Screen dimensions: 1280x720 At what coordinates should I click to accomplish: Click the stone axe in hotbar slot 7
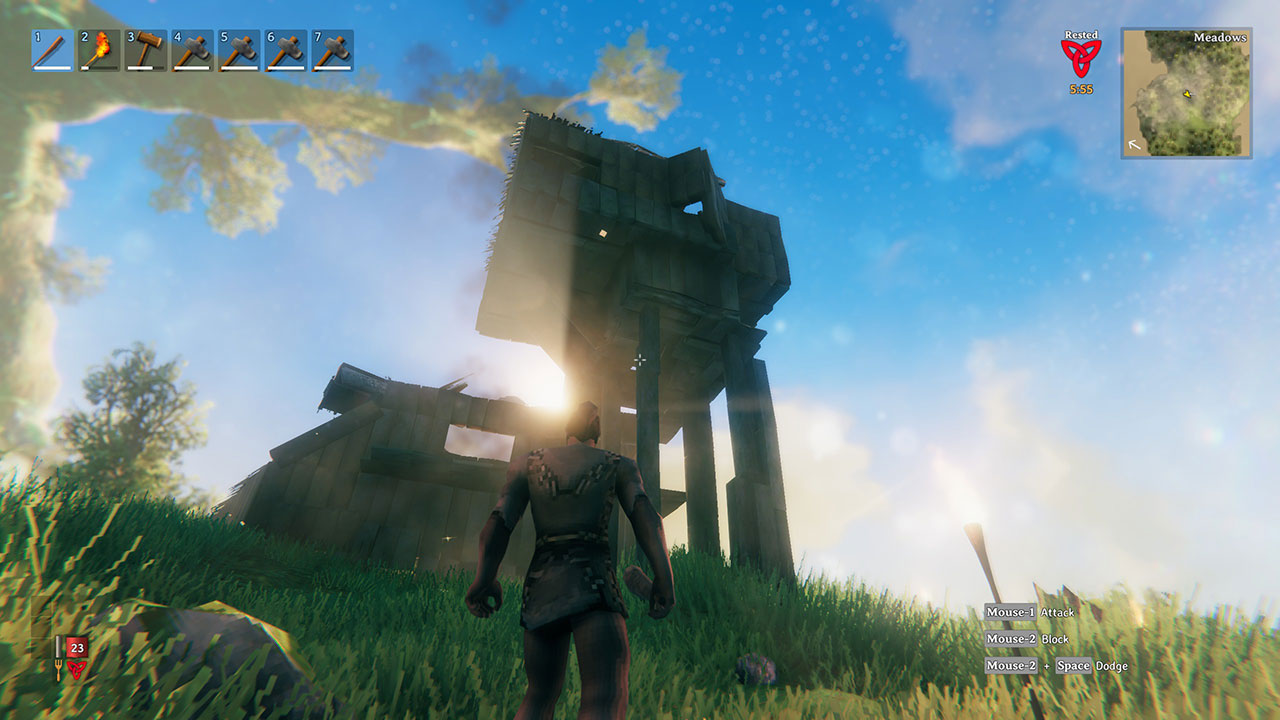pyautogui.click(x=332, y=51)
